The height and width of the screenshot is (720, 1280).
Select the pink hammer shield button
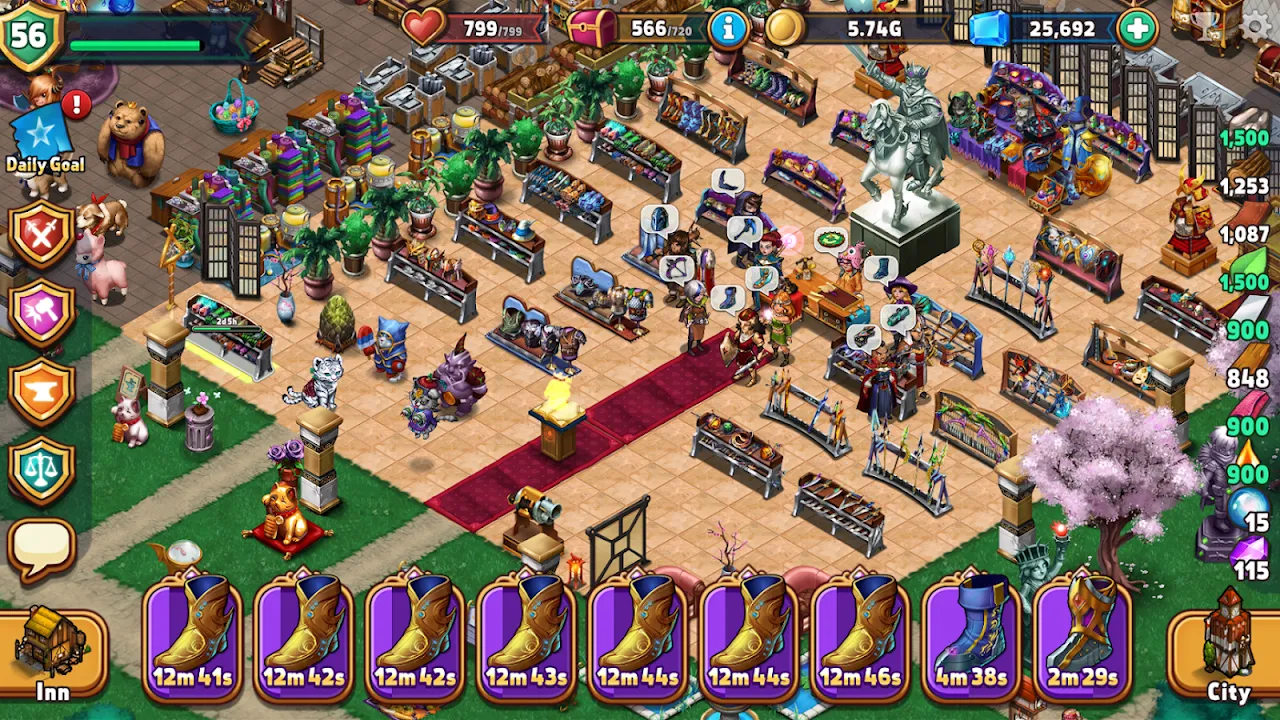pos(41,313)
